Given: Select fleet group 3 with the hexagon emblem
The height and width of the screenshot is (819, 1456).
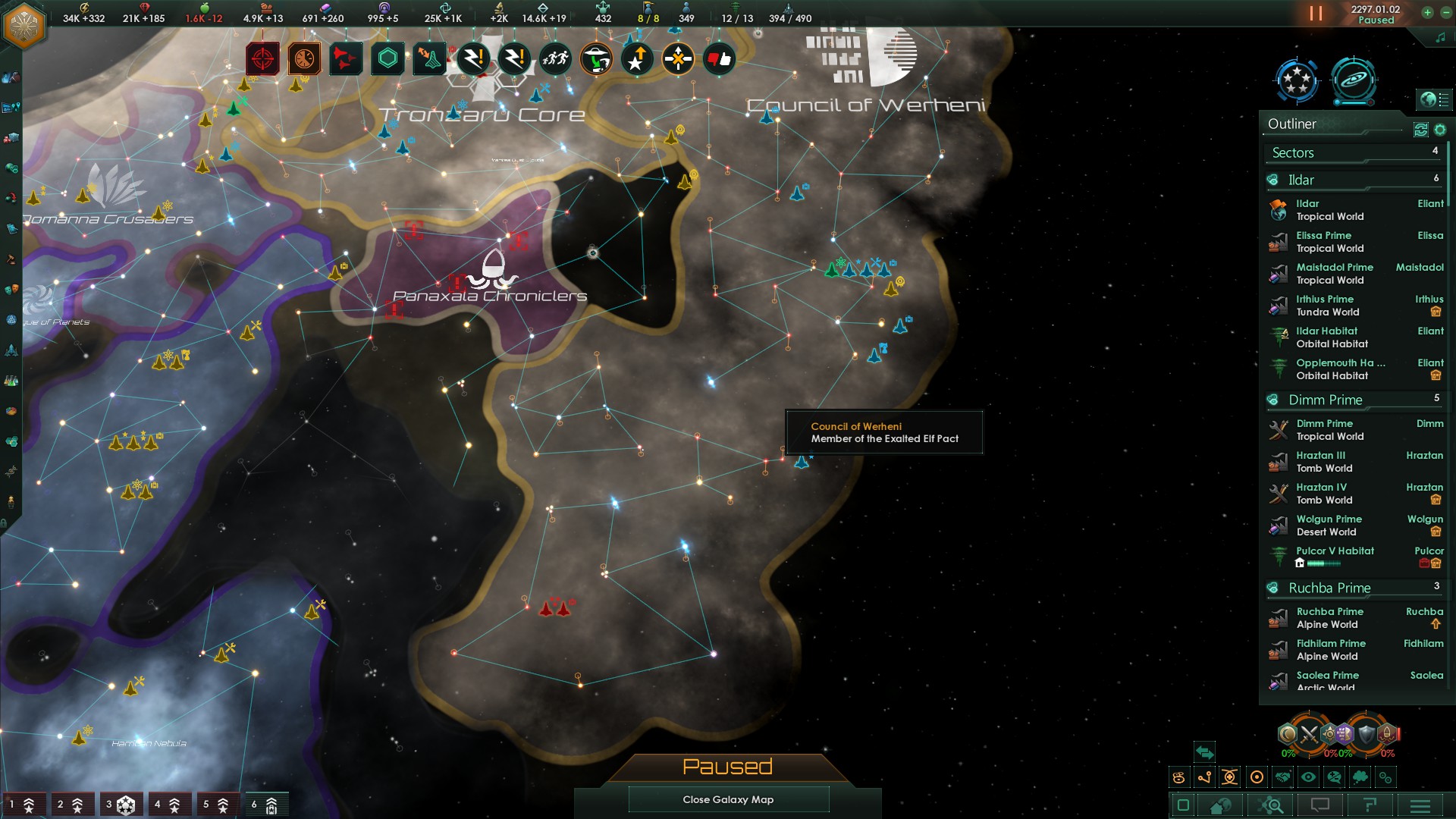Looking at the screenshot, I should click(120, 805).
